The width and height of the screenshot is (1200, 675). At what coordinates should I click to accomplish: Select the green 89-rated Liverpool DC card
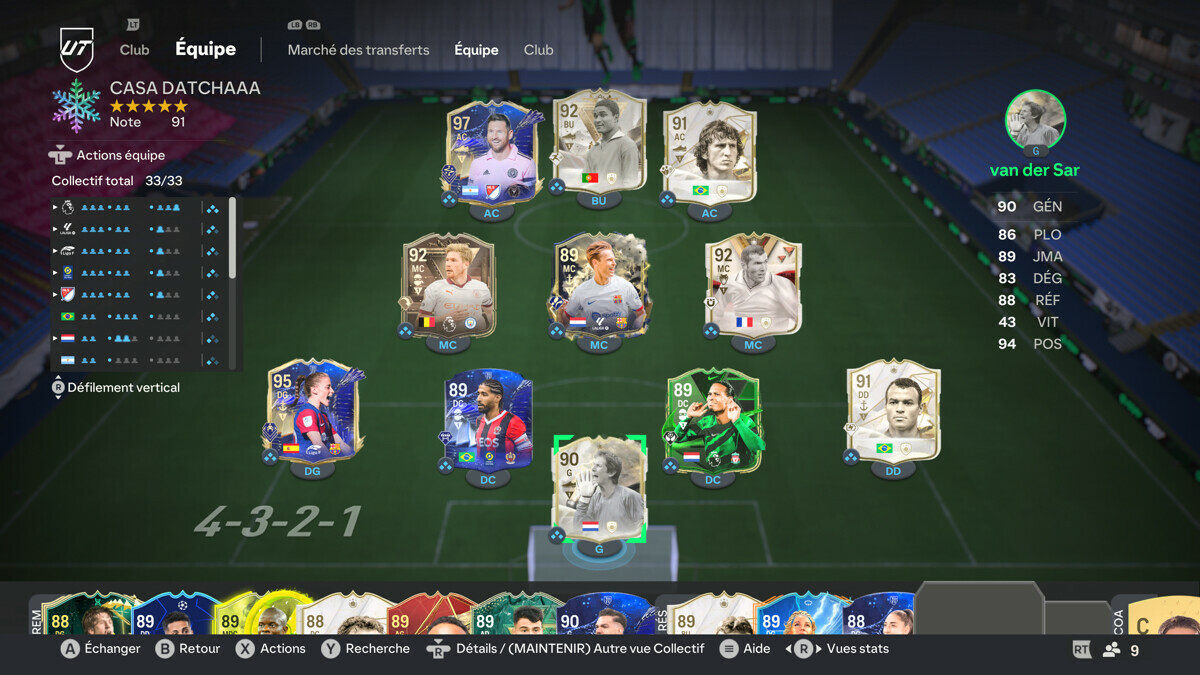712,422
